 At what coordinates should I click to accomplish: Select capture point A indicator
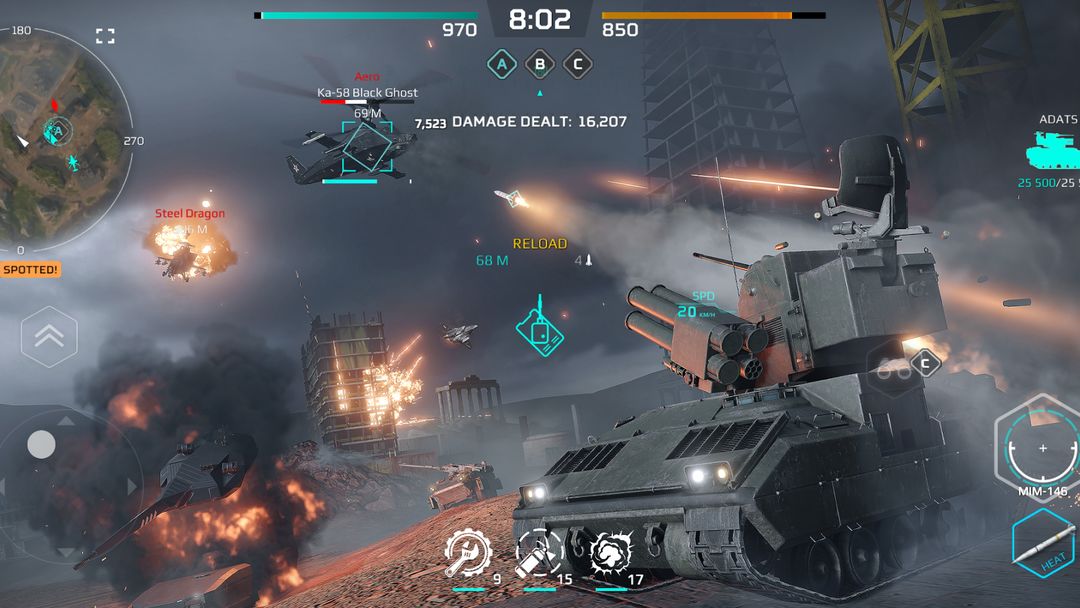tap(502, 65)
